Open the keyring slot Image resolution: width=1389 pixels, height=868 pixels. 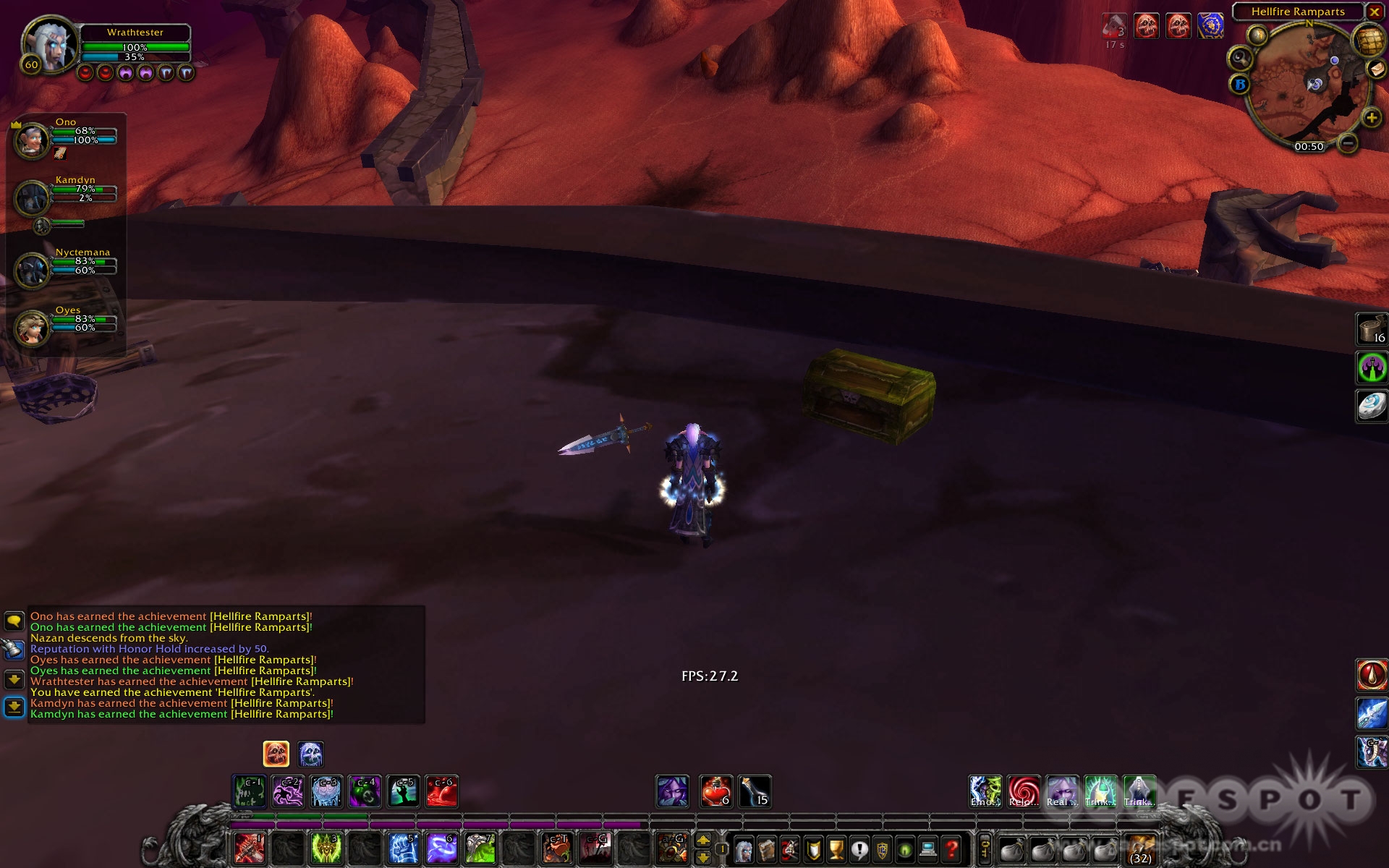tap(985, 848)
